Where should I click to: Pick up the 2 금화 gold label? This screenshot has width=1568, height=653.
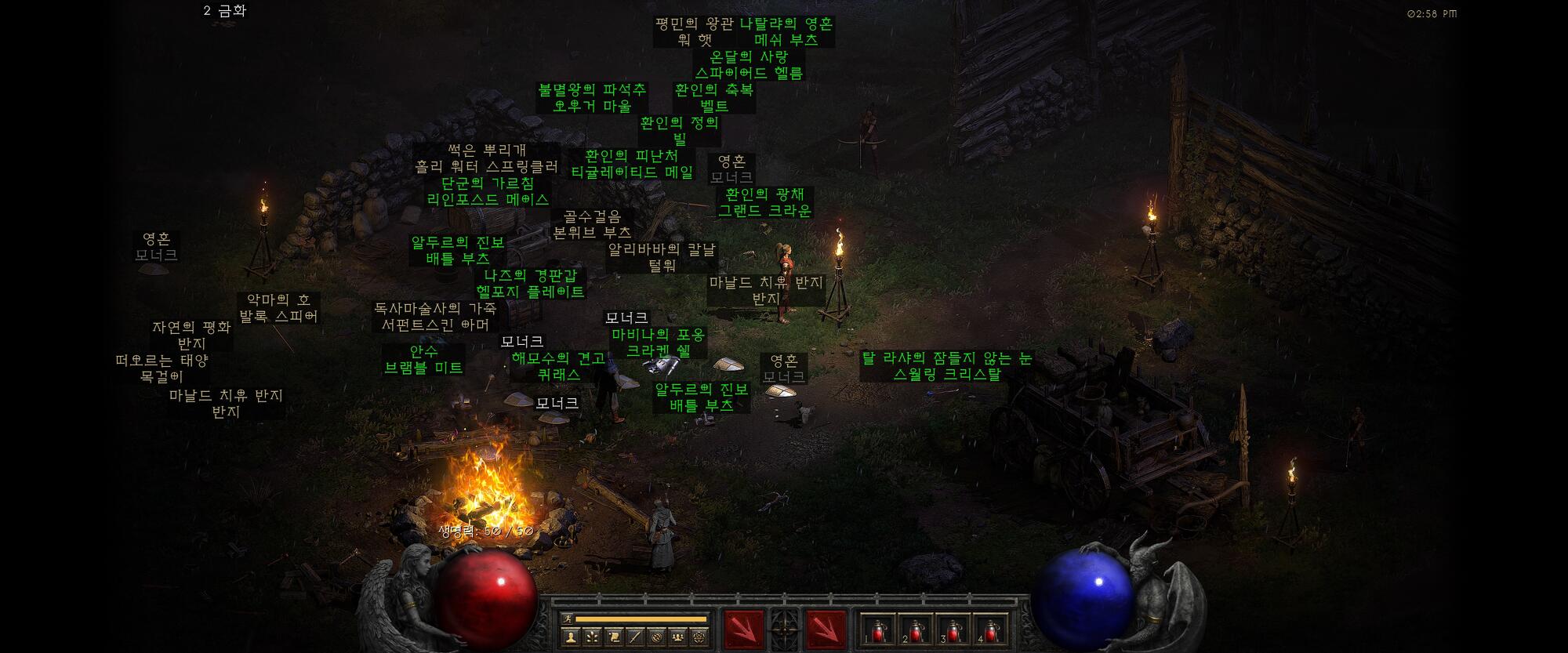coord(225,11)
